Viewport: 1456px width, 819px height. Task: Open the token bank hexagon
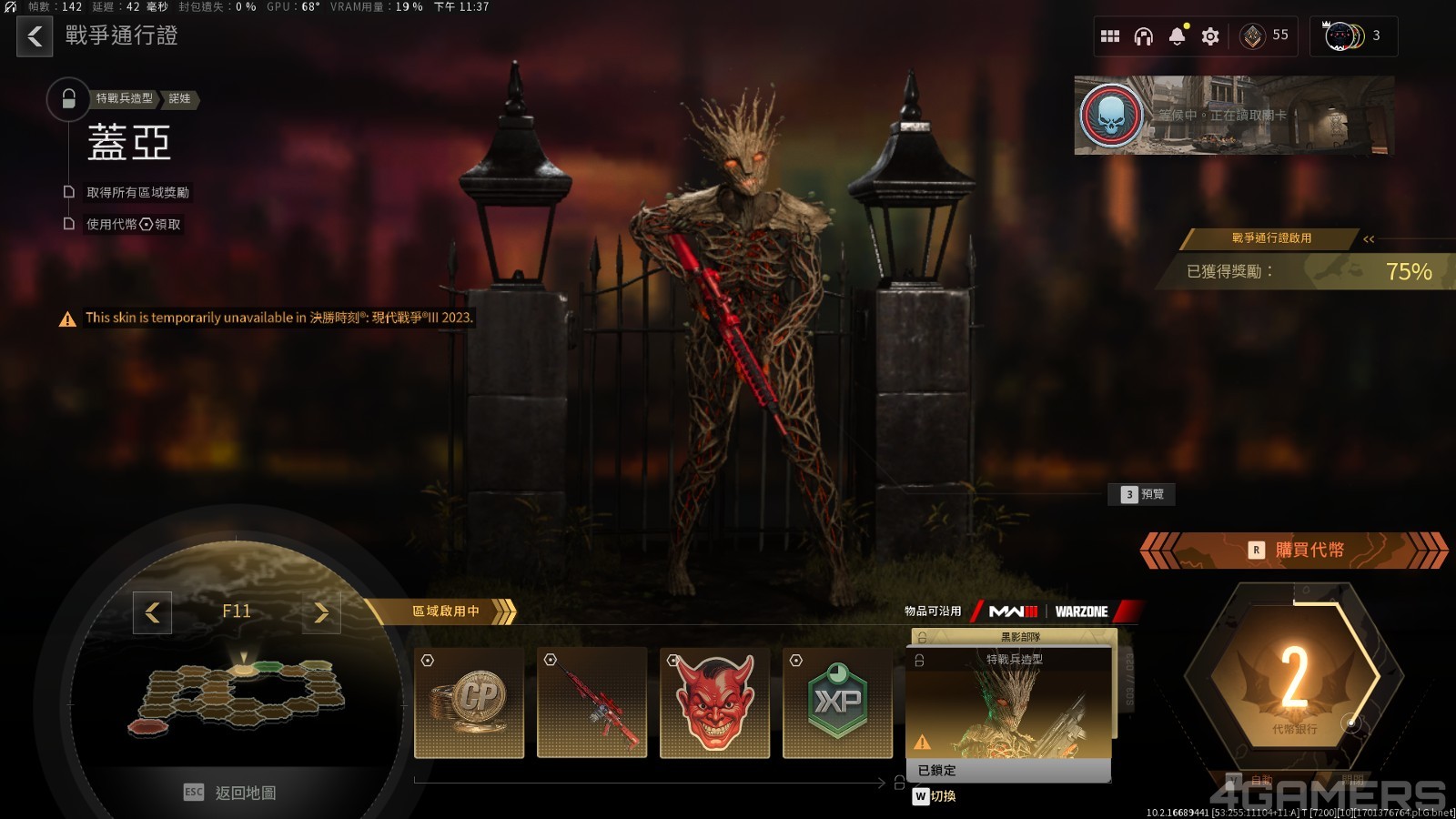pyautogui.click(x=1294, y=678)
